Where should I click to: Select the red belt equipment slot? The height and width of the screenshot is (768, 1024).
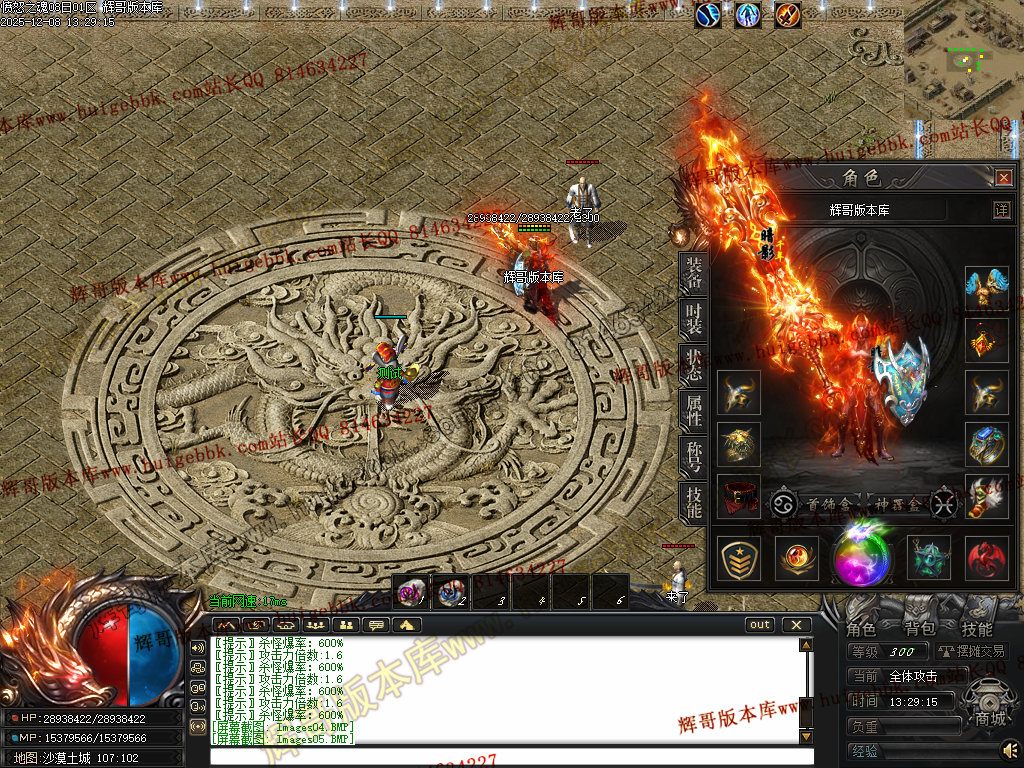point(738,496)
